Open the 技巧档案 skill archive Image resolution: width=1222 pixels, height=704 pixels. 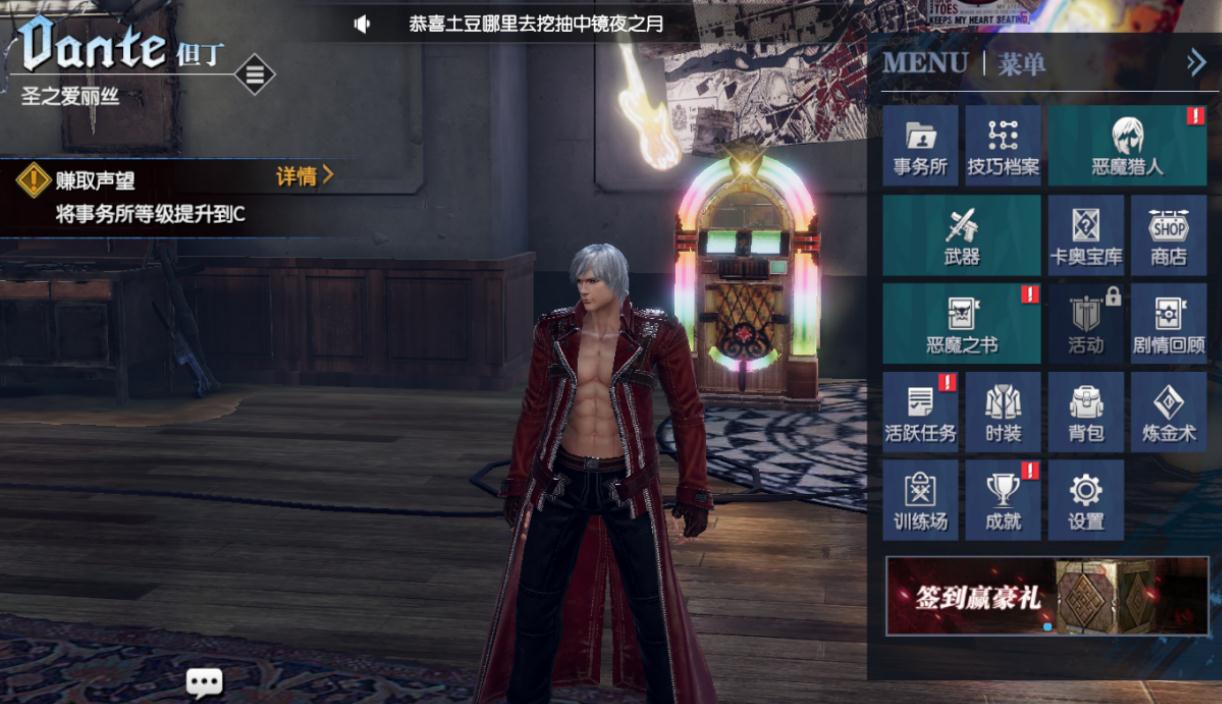(1003, 146)
